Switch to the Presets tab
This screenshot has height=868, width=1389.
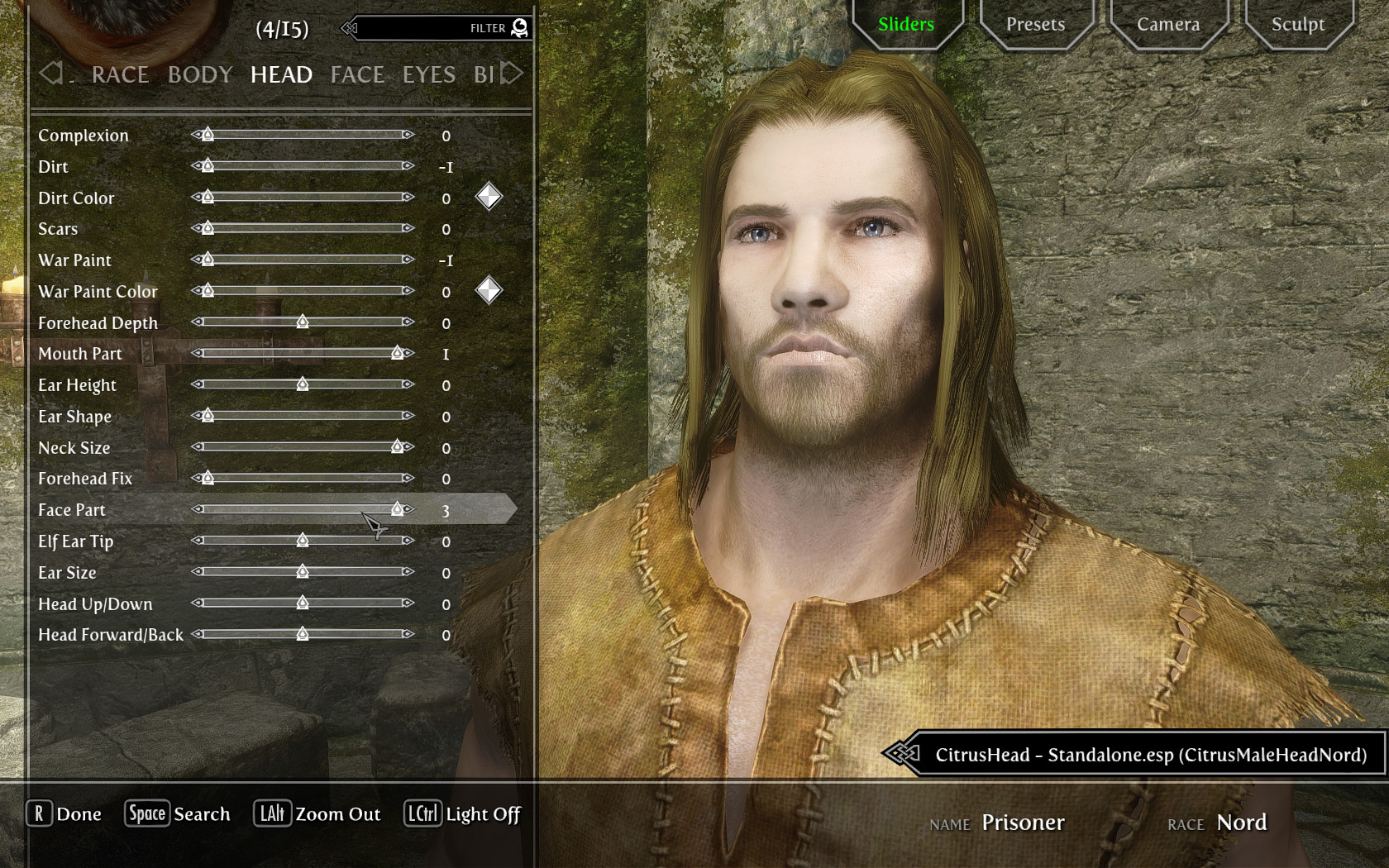point(1035,25)
